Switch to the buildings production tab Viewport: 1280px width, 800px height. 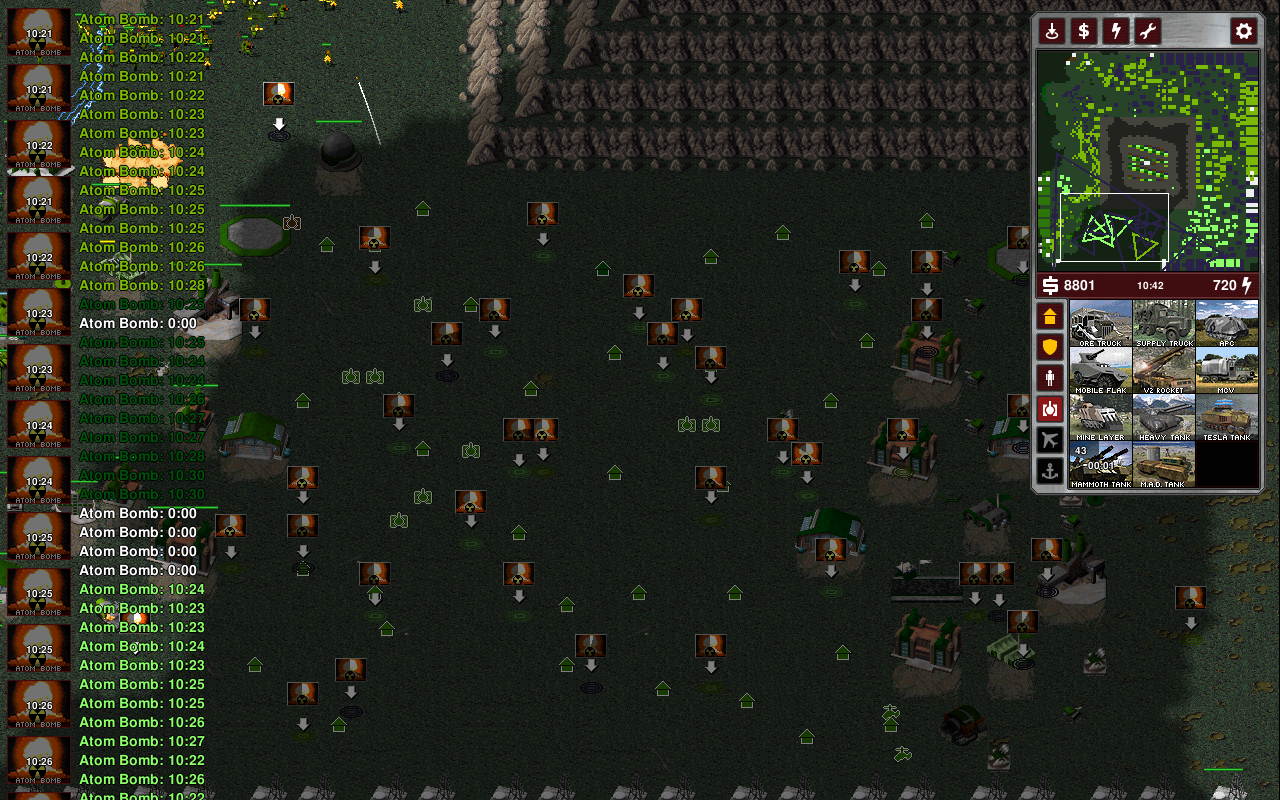pyautogui.click(x=1049, y=317)
